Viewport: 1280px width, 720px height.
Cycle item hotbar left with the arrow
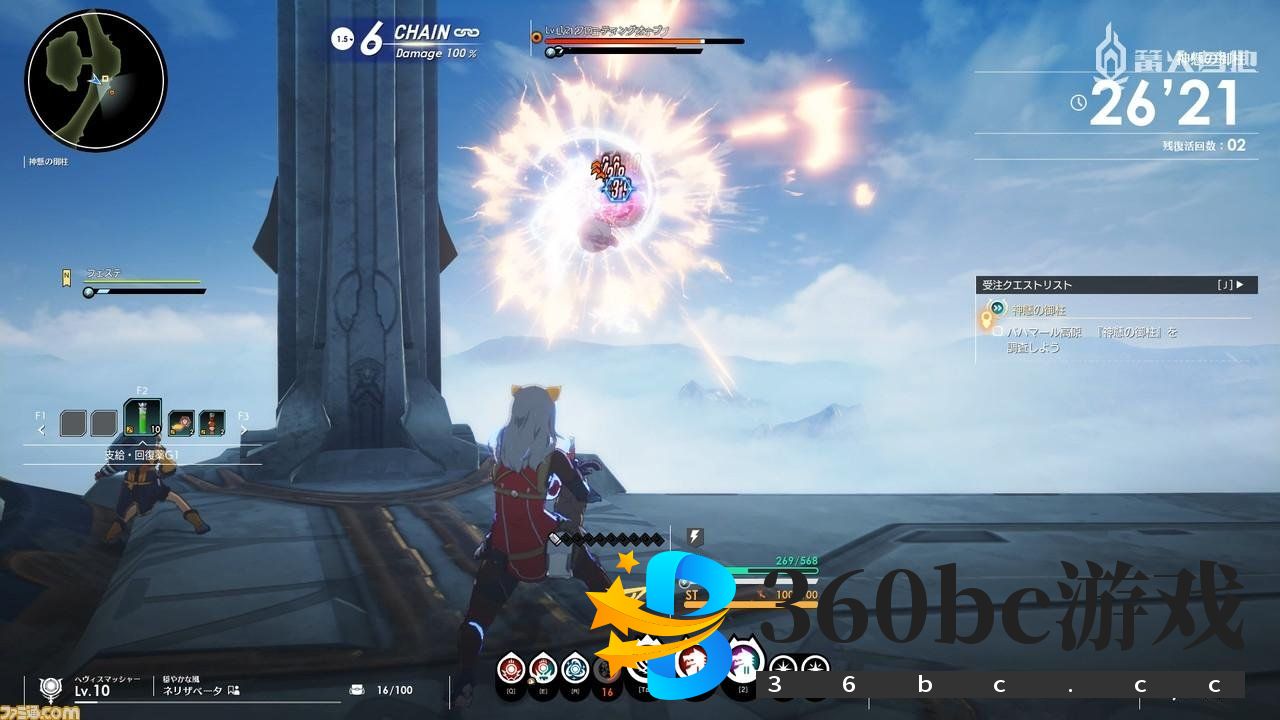point(41,430)
